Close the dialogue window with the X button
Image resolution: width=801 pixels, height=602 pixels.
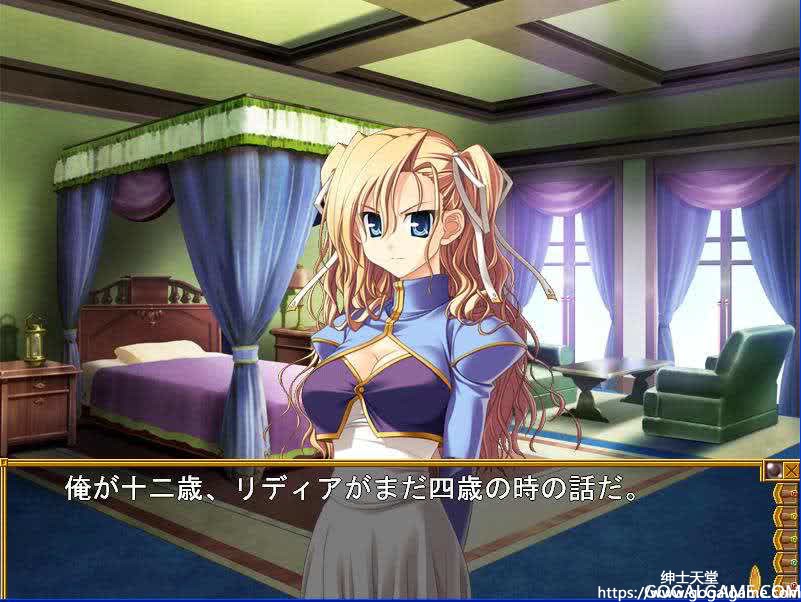[789, 469]
